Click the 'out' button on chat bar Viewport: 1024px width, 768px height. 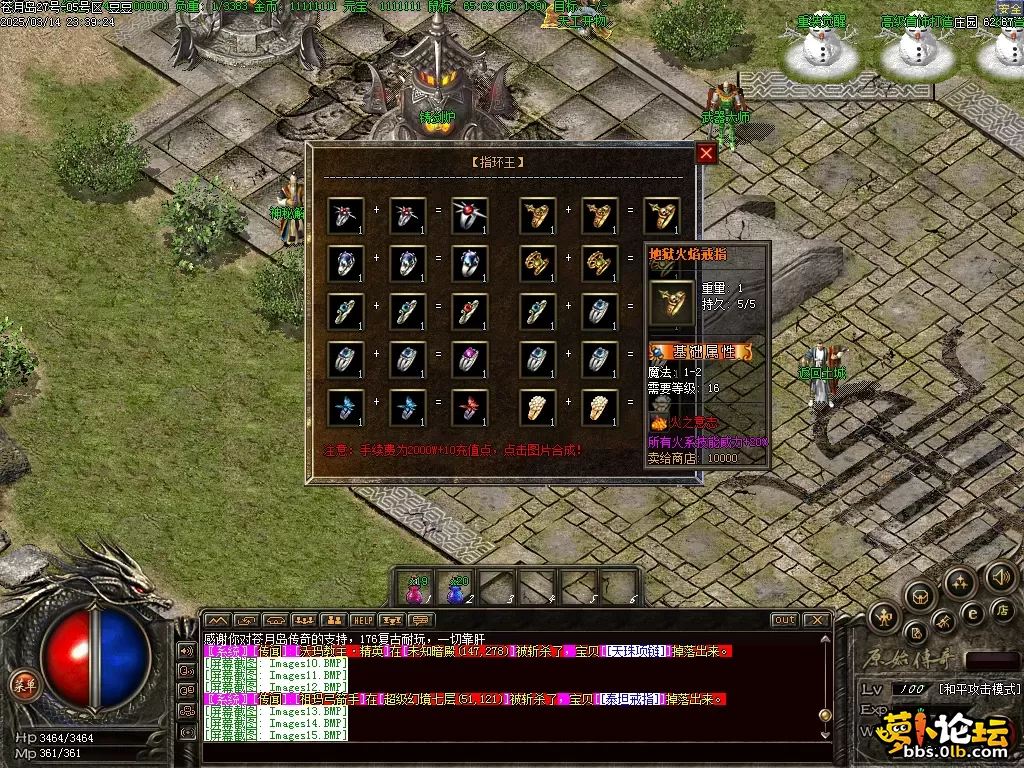pos(784,620)
